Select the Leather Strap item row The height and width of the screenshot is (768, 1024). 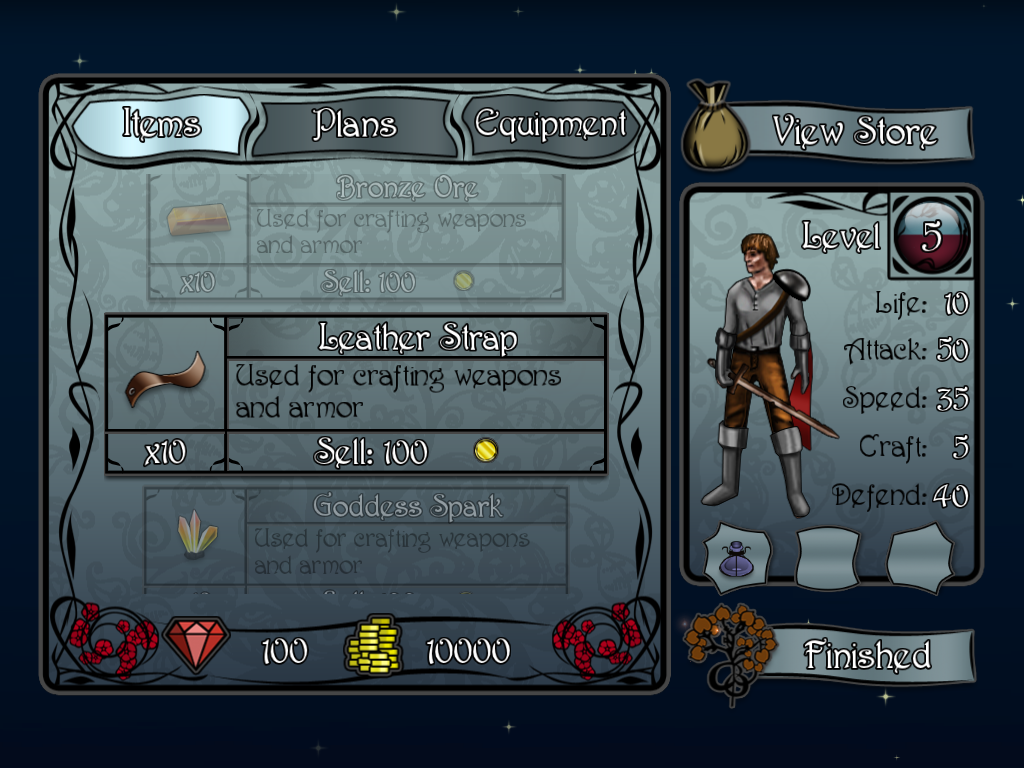pos(415,377)
